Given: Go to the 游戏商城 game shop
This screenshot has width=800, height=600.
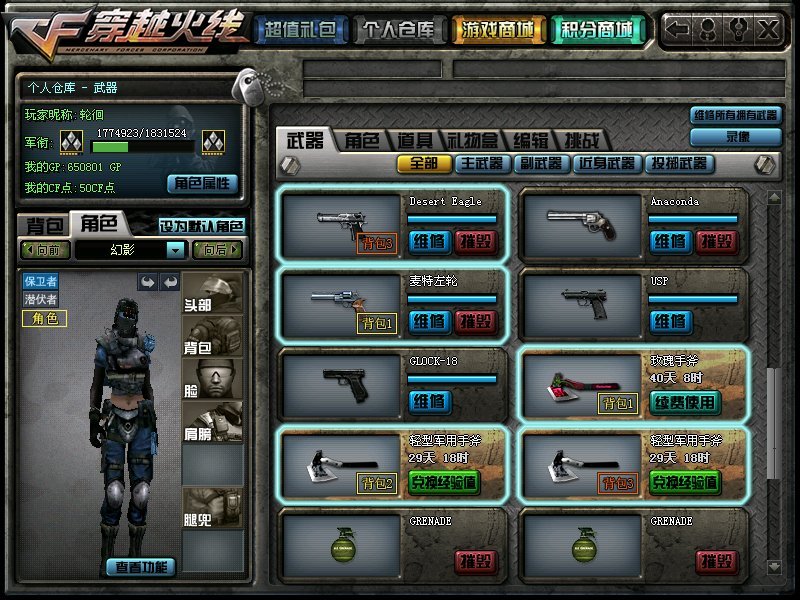Looking at the screenshot, I should [498, 30].
